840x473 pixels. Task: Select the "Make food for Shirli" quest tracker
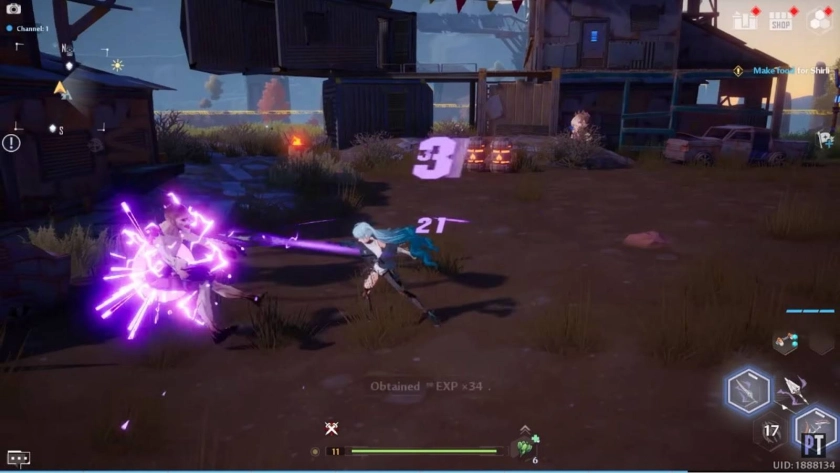782,71
